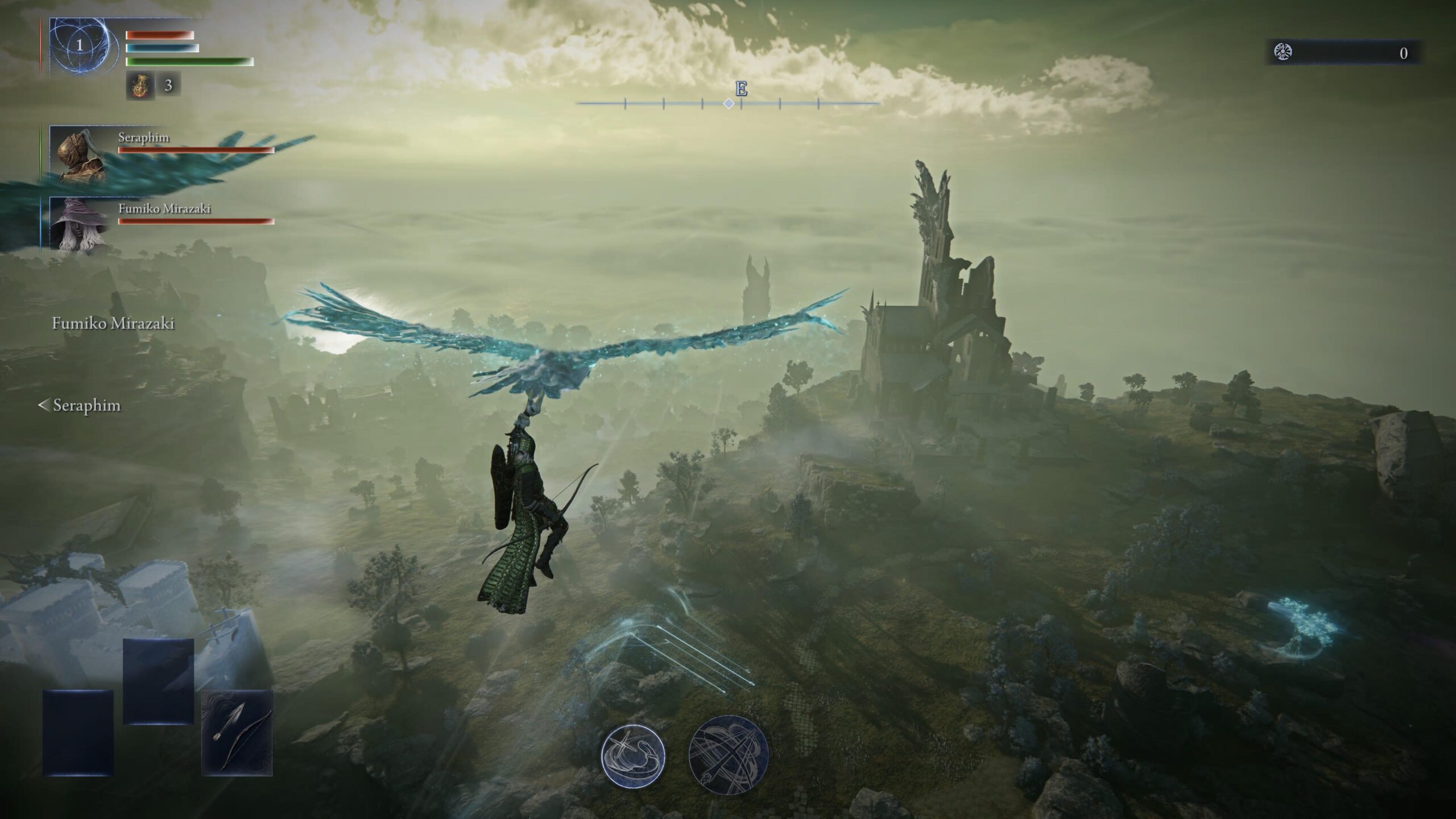
Task: Activate the ultimate art orb icon
Action: pos(729,755)
